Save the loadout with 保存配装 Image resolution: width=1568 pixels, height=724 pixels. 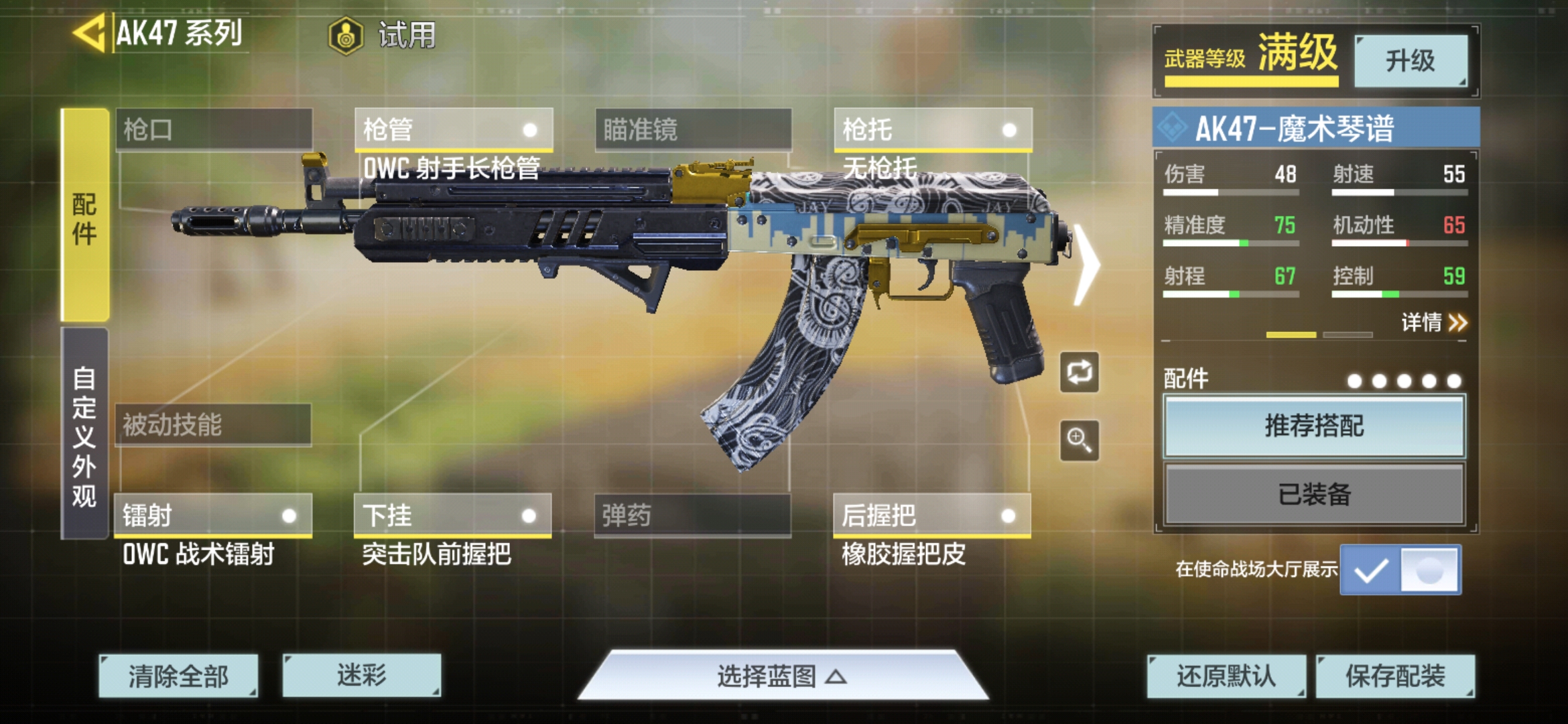pos(1395,676)
